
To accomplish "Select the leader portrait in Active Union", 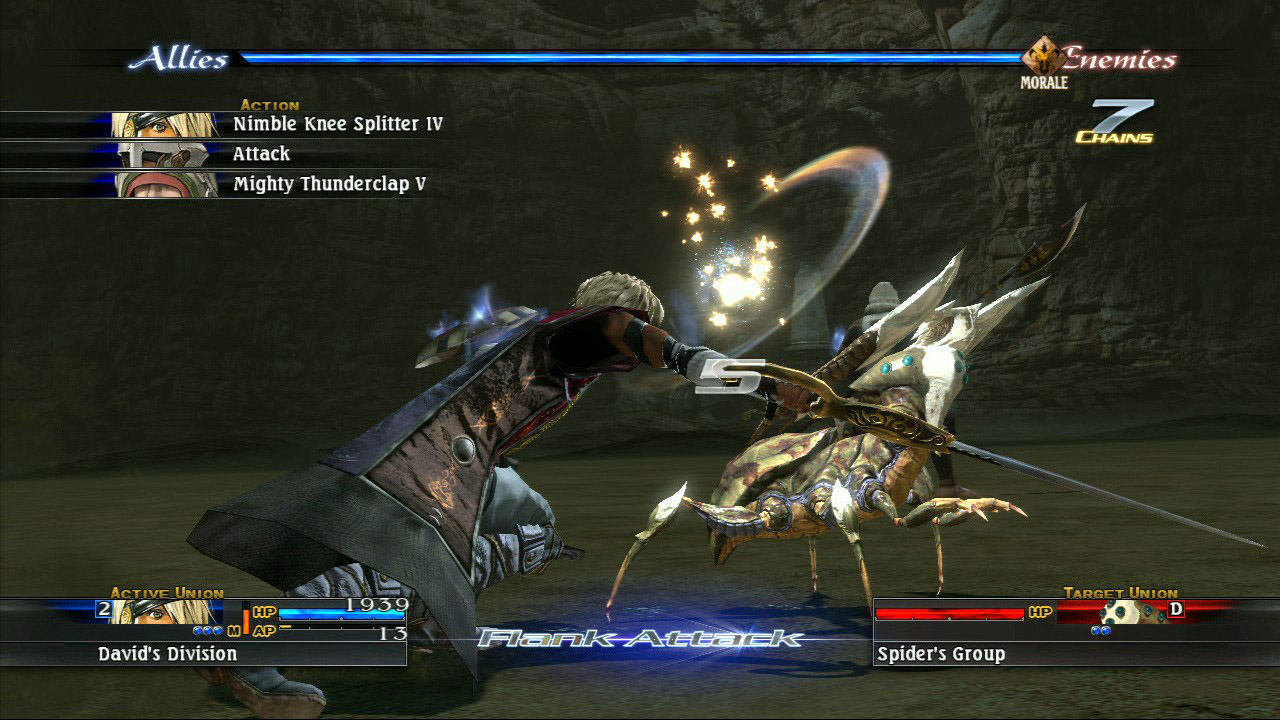I will click(x=165, y=612).
